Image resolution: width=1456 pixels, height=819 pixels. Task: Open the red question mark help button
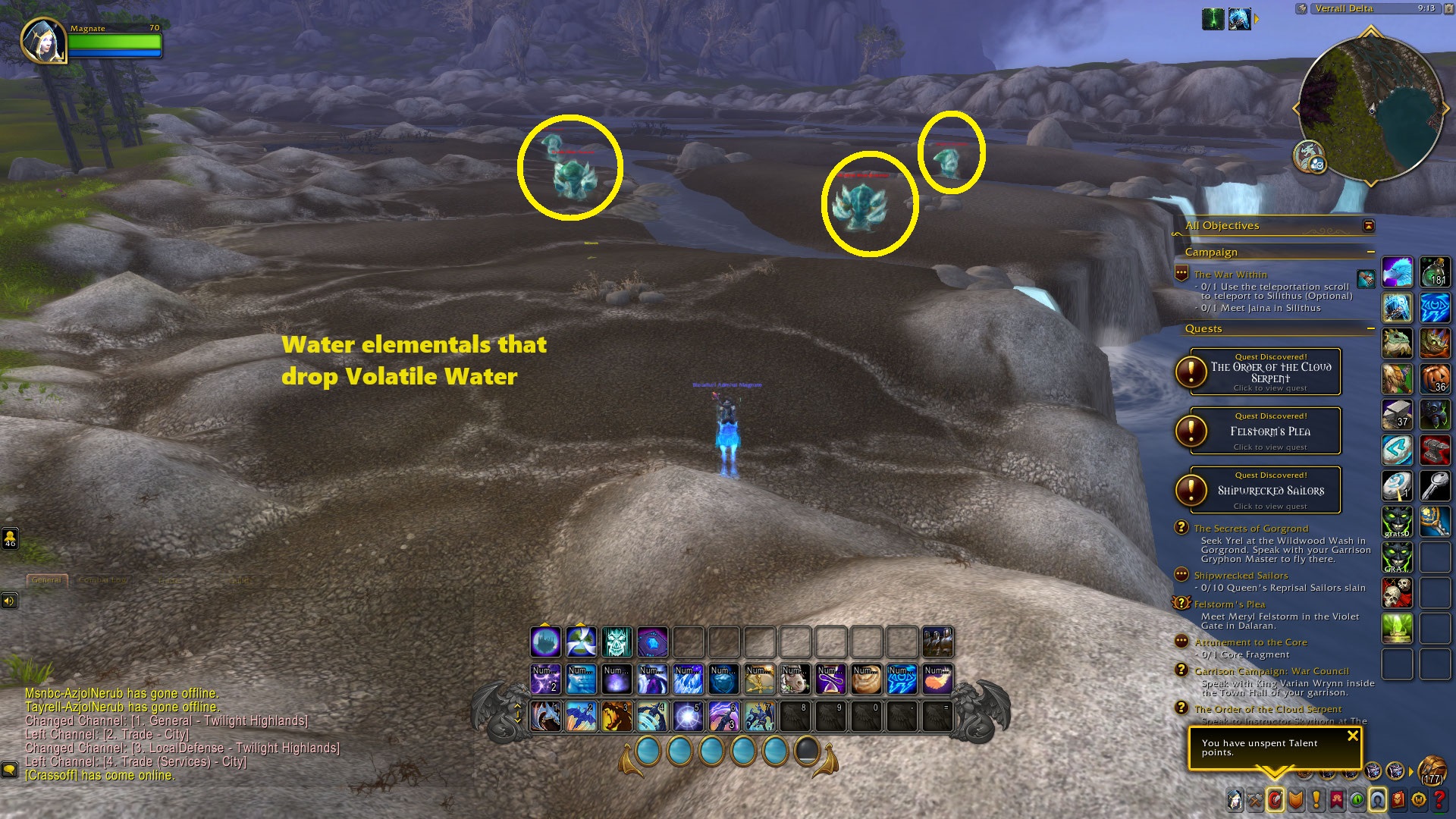pos(1439,799)
